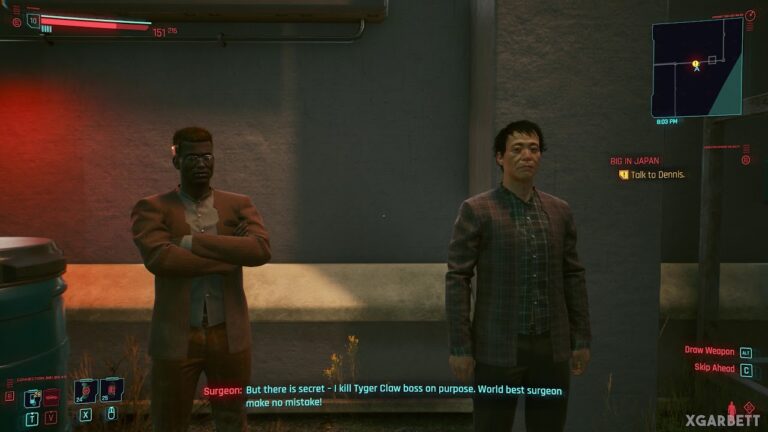Click the Skip Ahead prompt label
This screenshot has height=432, width=768.
713,368
